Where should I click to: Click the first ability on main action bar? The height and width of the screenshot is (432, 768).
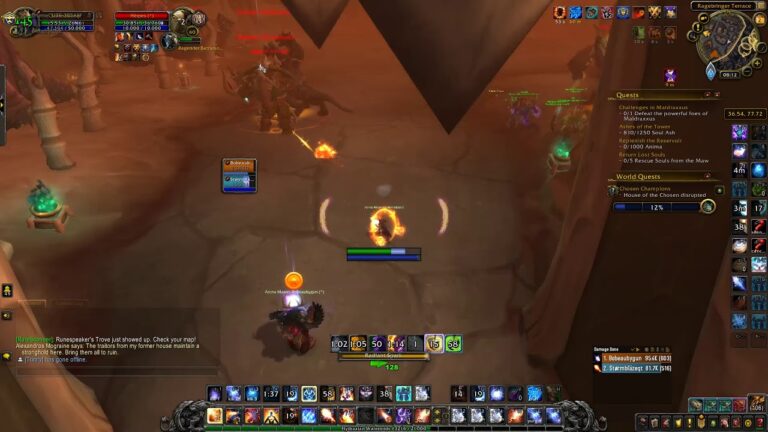coord(214,415)
